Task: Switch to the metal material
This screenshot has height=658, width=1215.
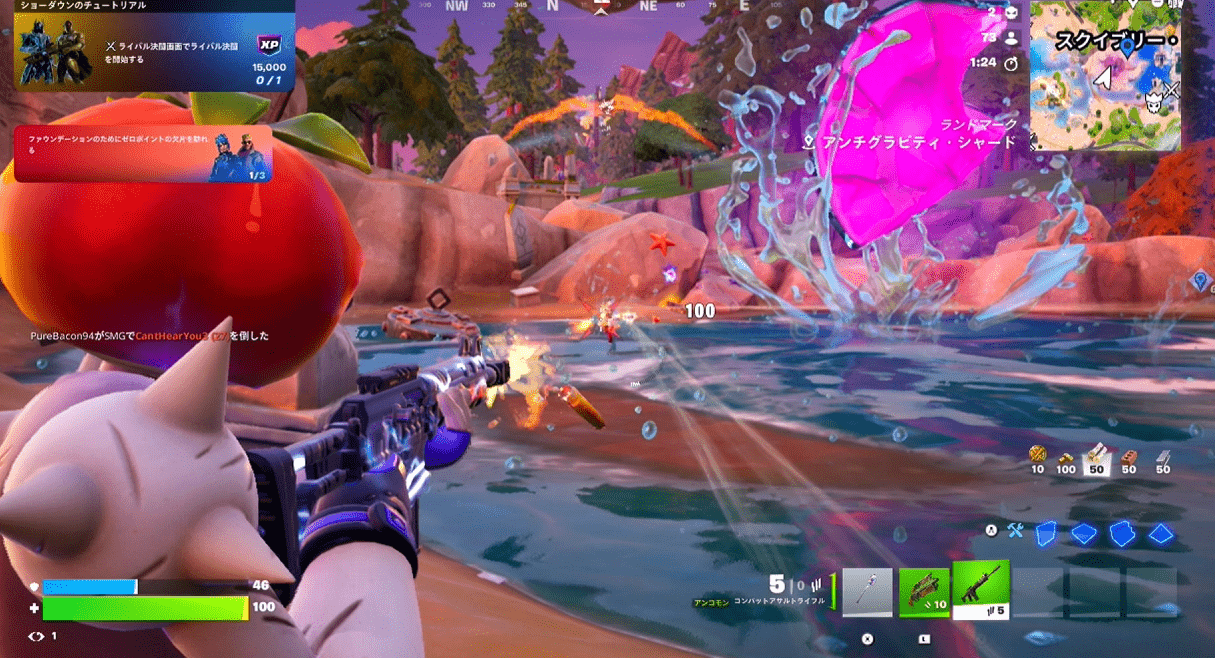Action: coord(1163,456)
